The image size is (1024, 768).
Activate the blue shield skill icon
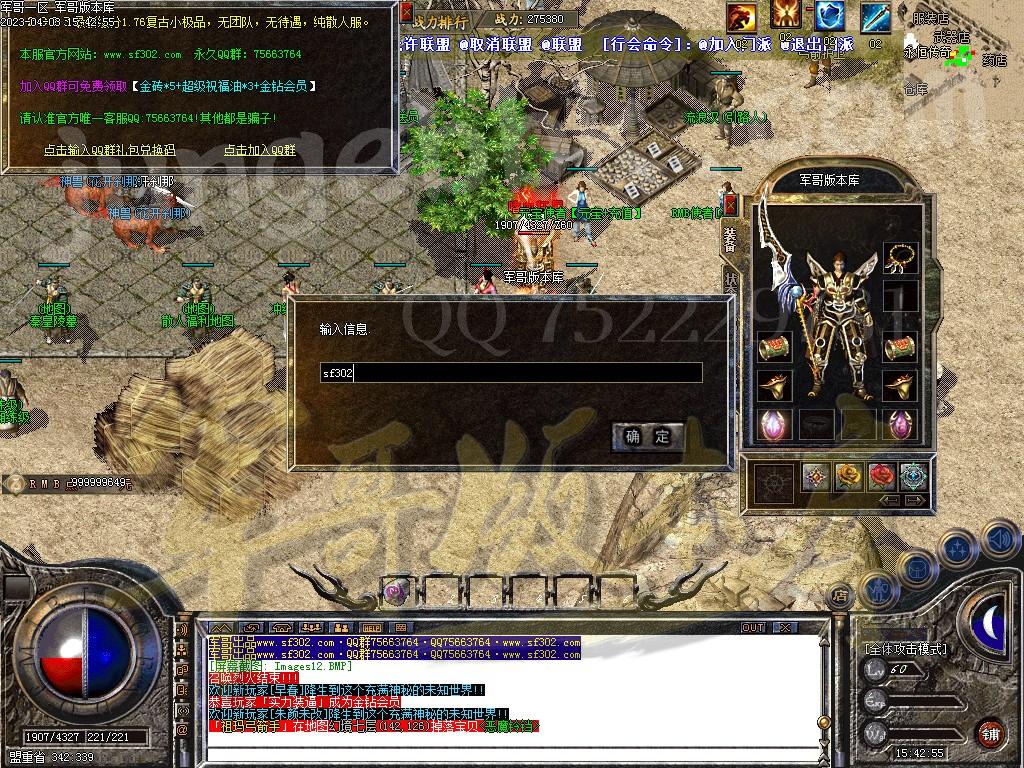[x=829, y=15]
